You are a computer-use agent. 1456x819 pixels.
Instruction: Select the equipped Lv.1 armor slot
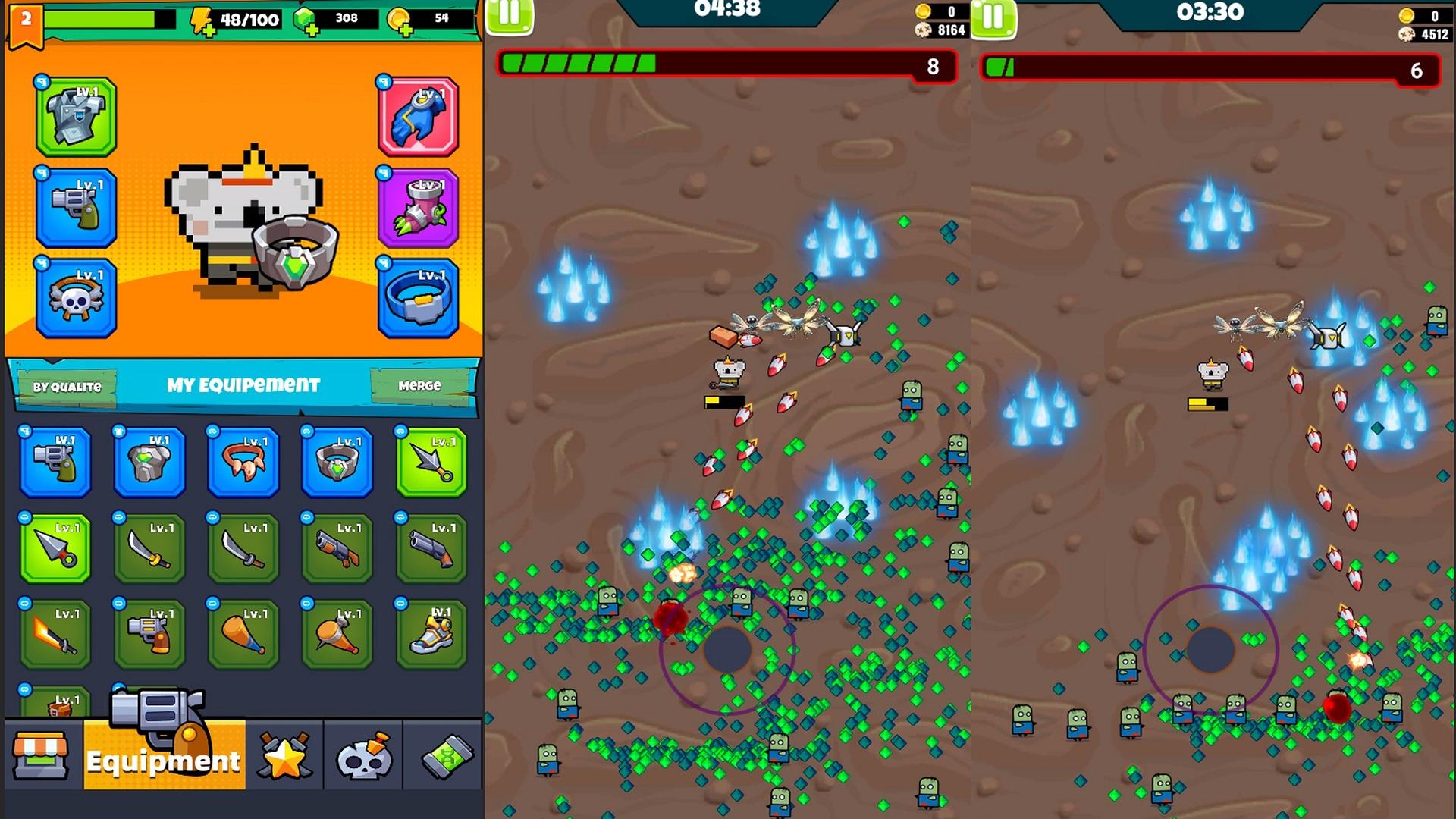point(75,118)
